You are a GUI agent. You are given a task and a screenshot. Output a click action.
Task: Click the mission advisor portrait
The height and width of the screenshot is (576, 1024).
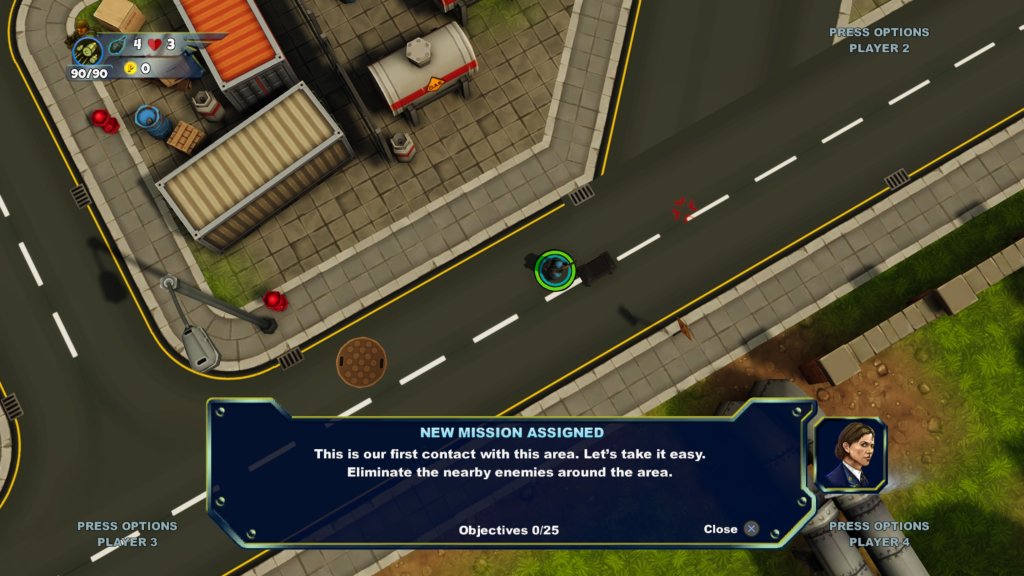(850, 455)
